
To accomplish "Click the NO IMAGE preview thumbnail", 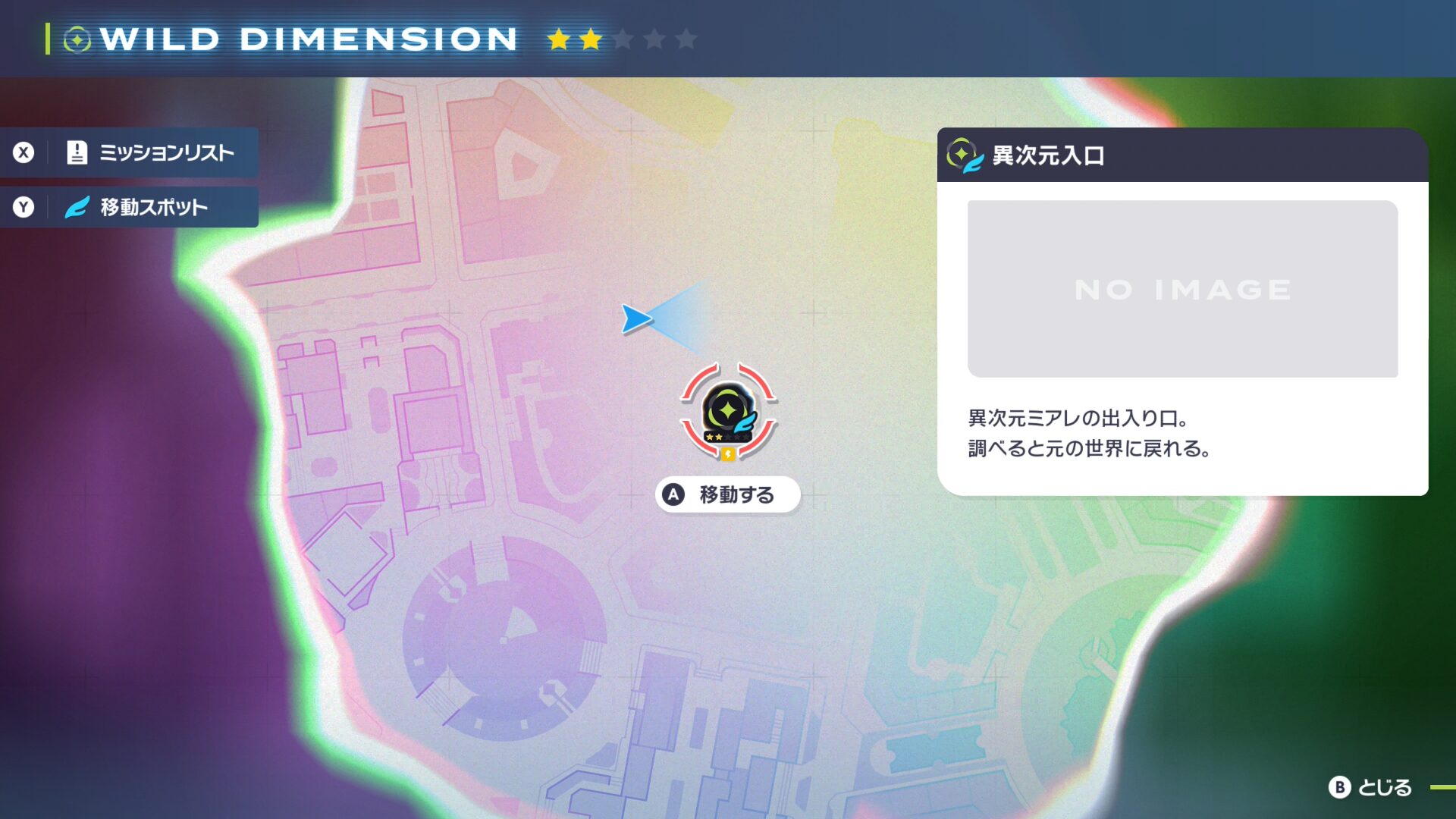I will pyautogui.click(x=1182, y=289).
